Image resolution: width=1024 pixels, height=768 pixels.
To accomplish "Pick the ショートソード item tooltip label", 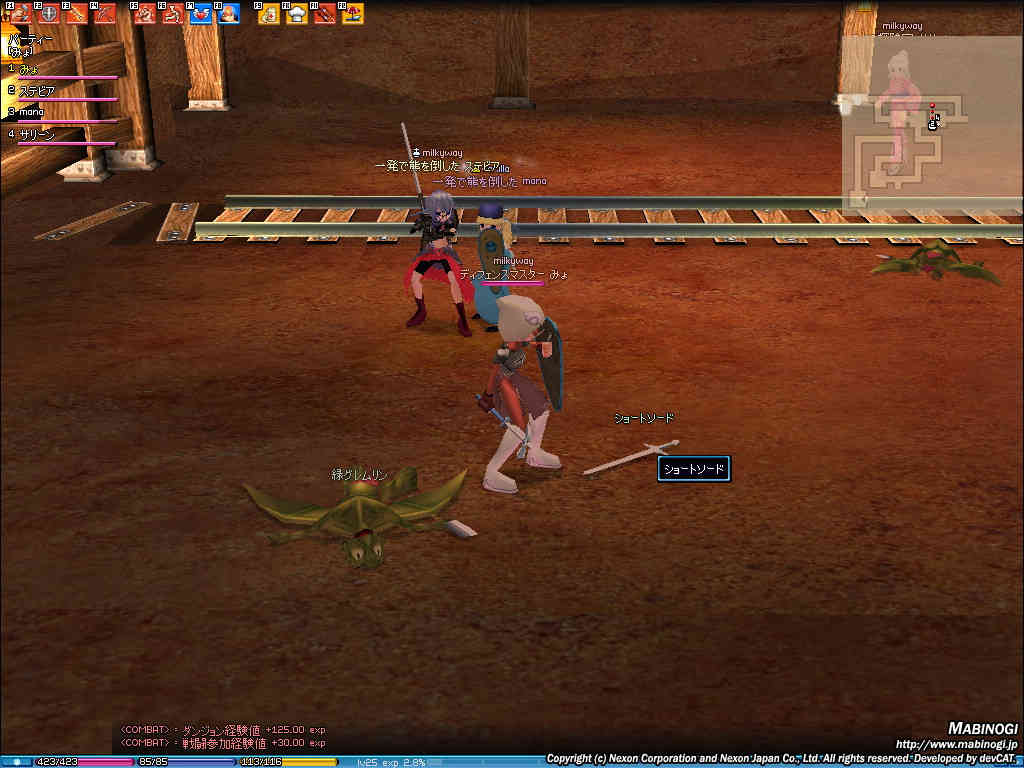I will [x=693, y=469].
